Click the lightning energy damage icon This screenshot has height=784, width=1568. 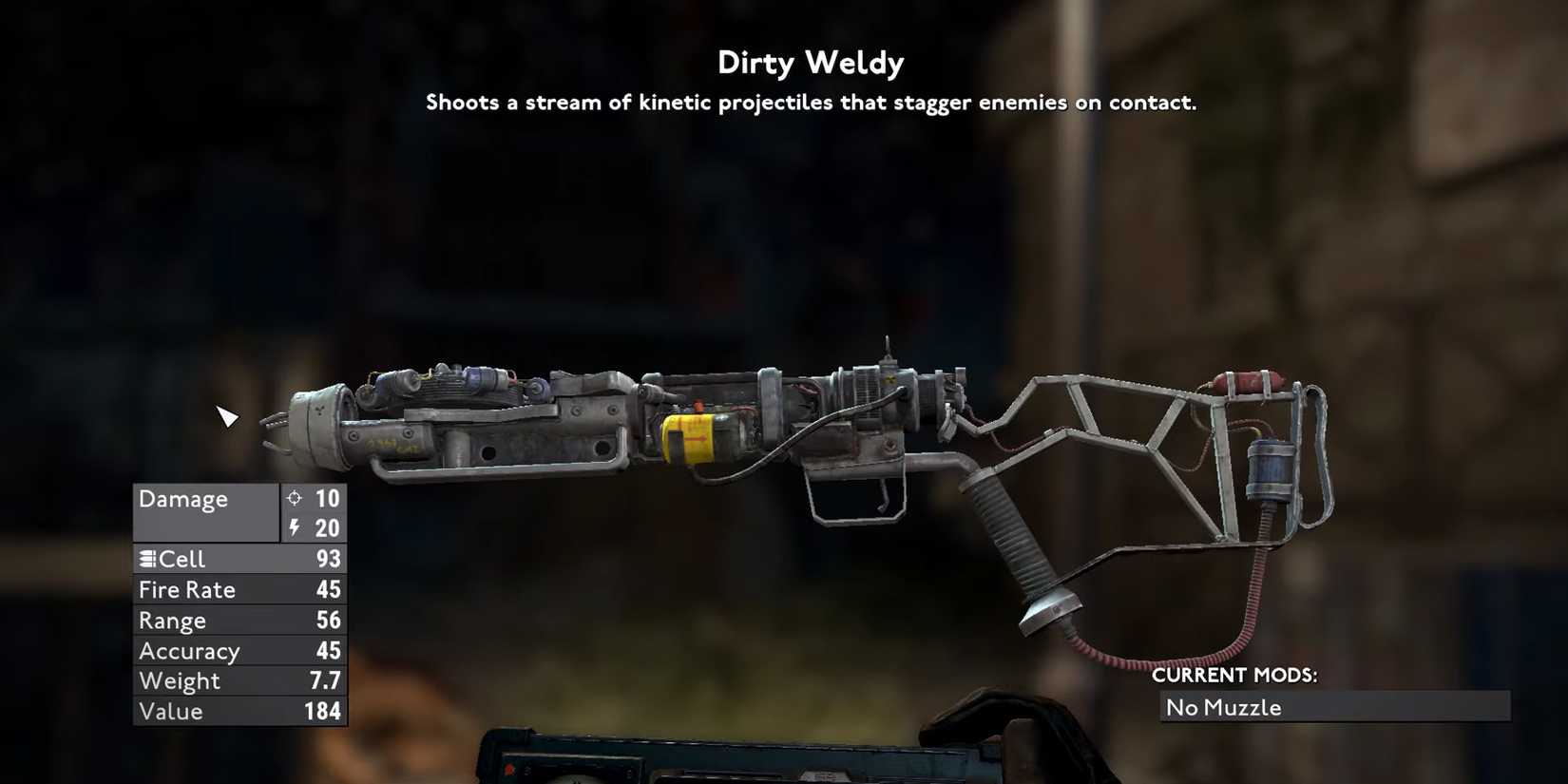tap(295, 528)
